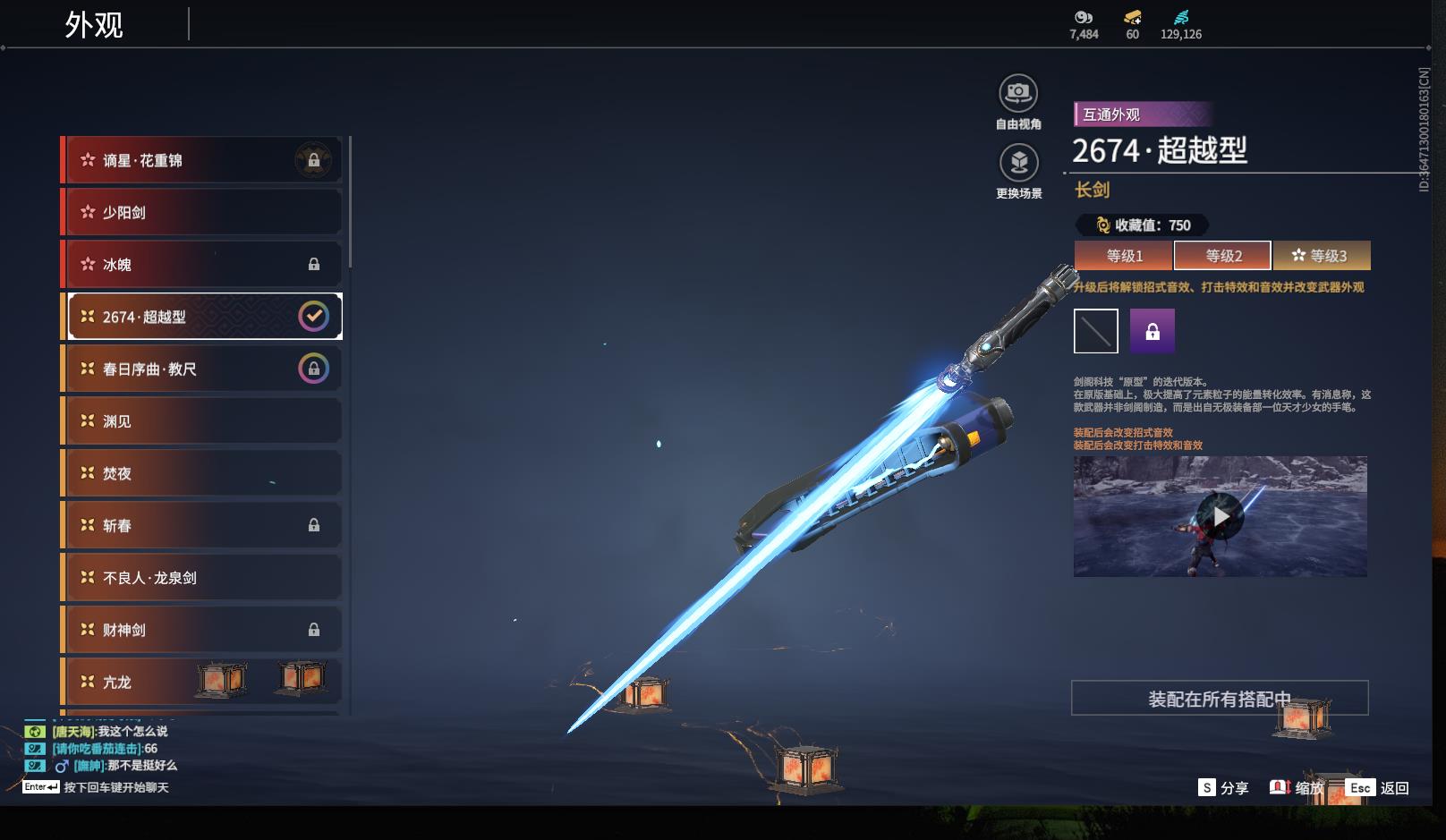The height and width of the screenshot is (840, 1446).
Task: Select the default sword style slot
Action: (1096, 331)
